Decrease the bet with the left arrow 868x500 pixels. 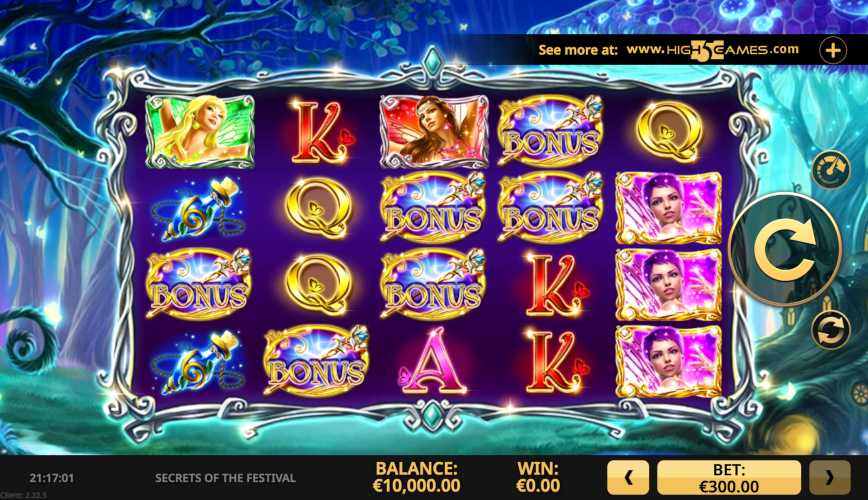[629, 478]
